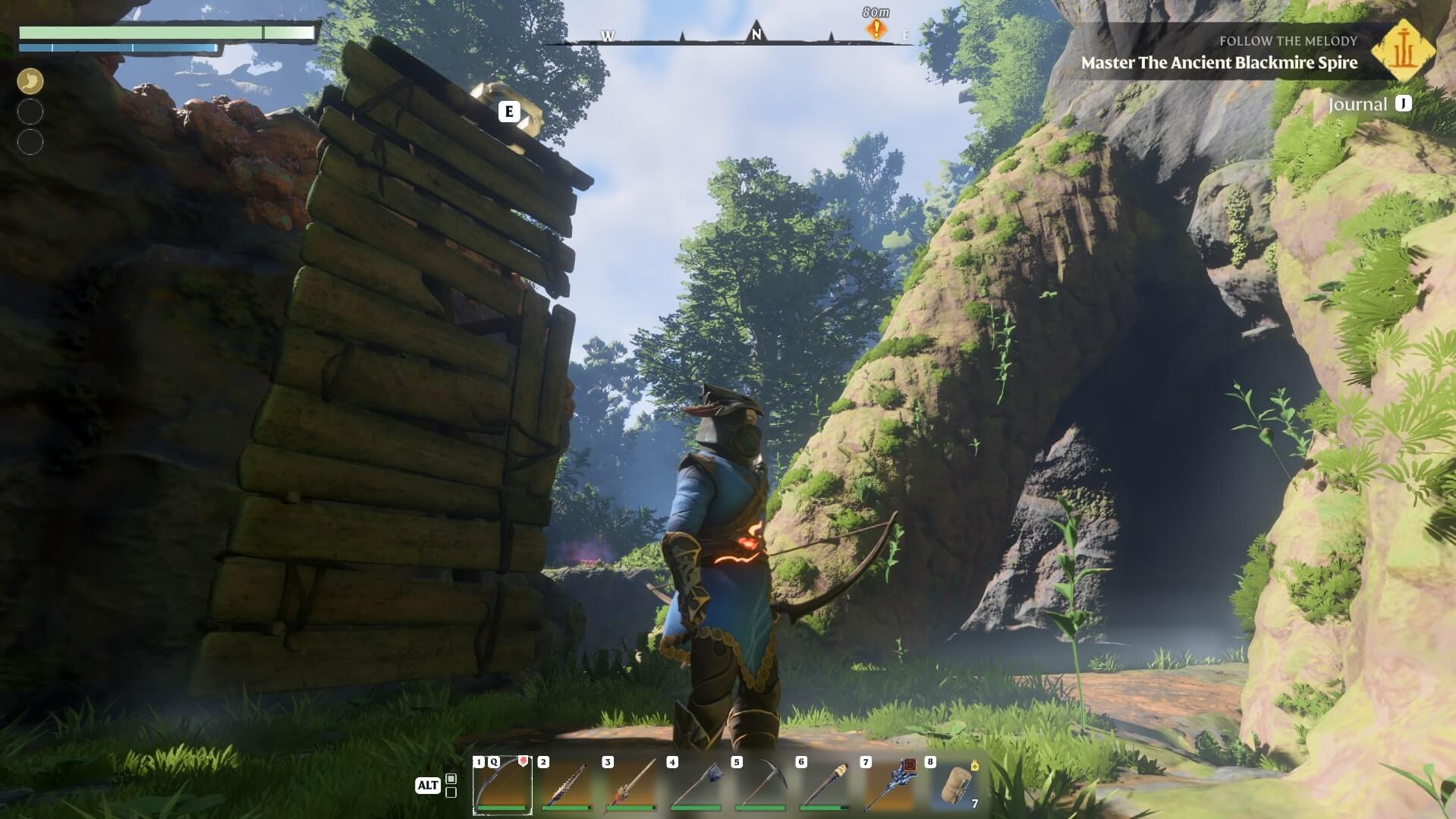Use the bandage stack in slot 8

click(x=954, y=785)
